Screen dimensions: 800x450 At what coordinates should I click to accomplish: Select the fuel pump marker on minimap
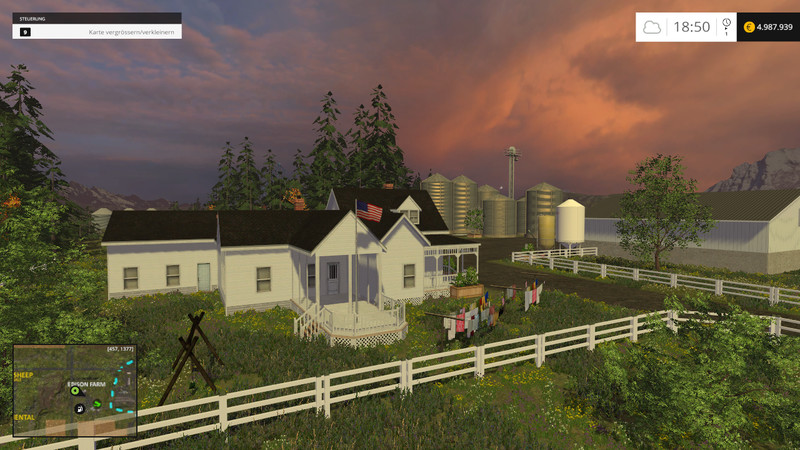80,409
